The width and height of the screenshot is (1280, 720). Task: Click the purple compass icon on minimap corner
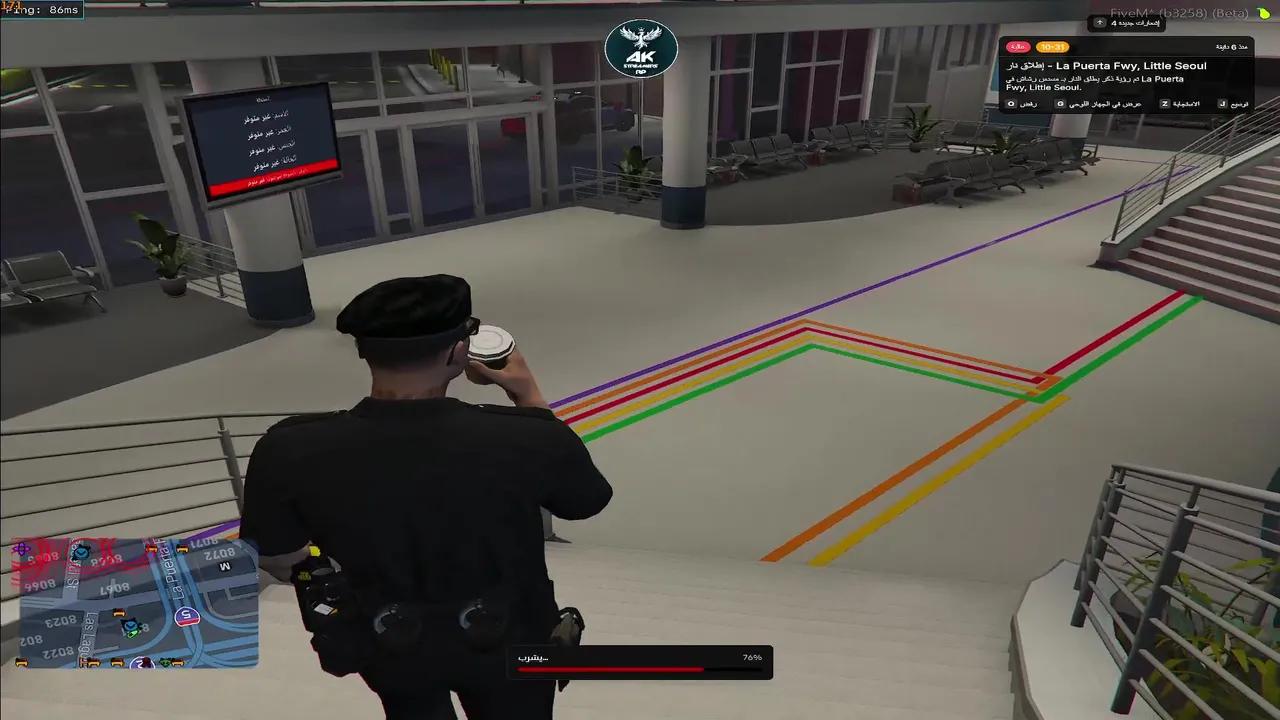[21, 549]
